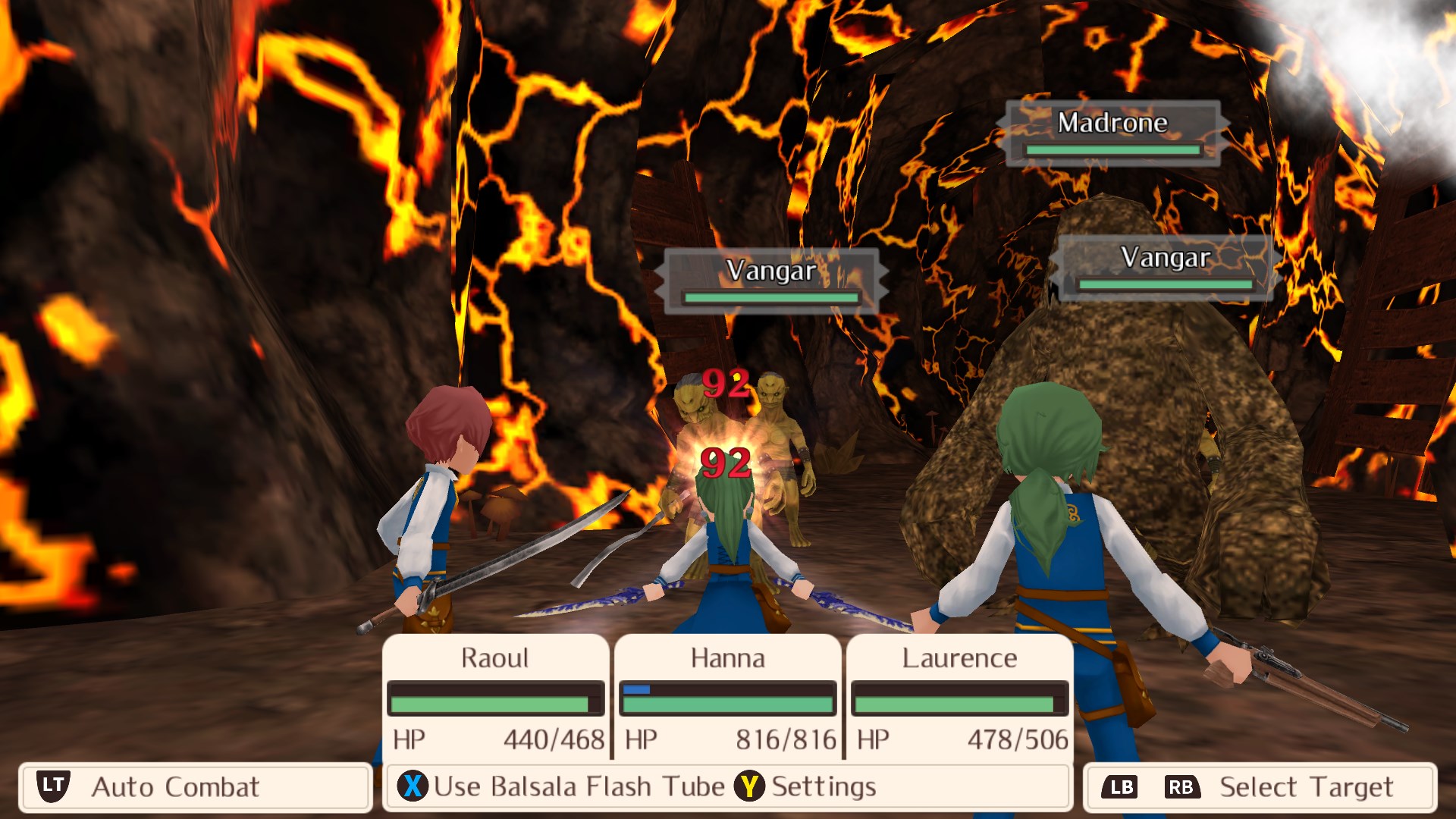Image resolution: width=1456 pixels, height=819 pixels.
Task: Choose Hanna's party status panel
Action: (728, 696)
